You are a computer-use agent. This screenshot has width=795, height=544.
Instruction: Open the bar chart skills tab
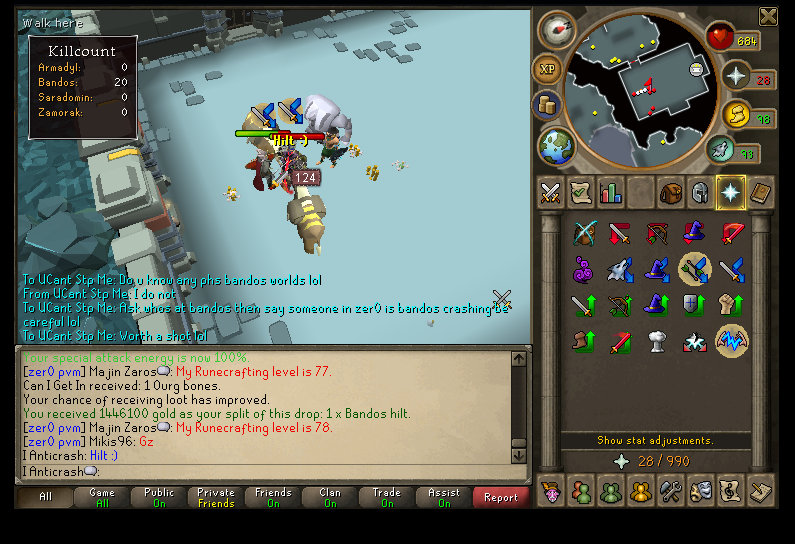tap(610, 193)
